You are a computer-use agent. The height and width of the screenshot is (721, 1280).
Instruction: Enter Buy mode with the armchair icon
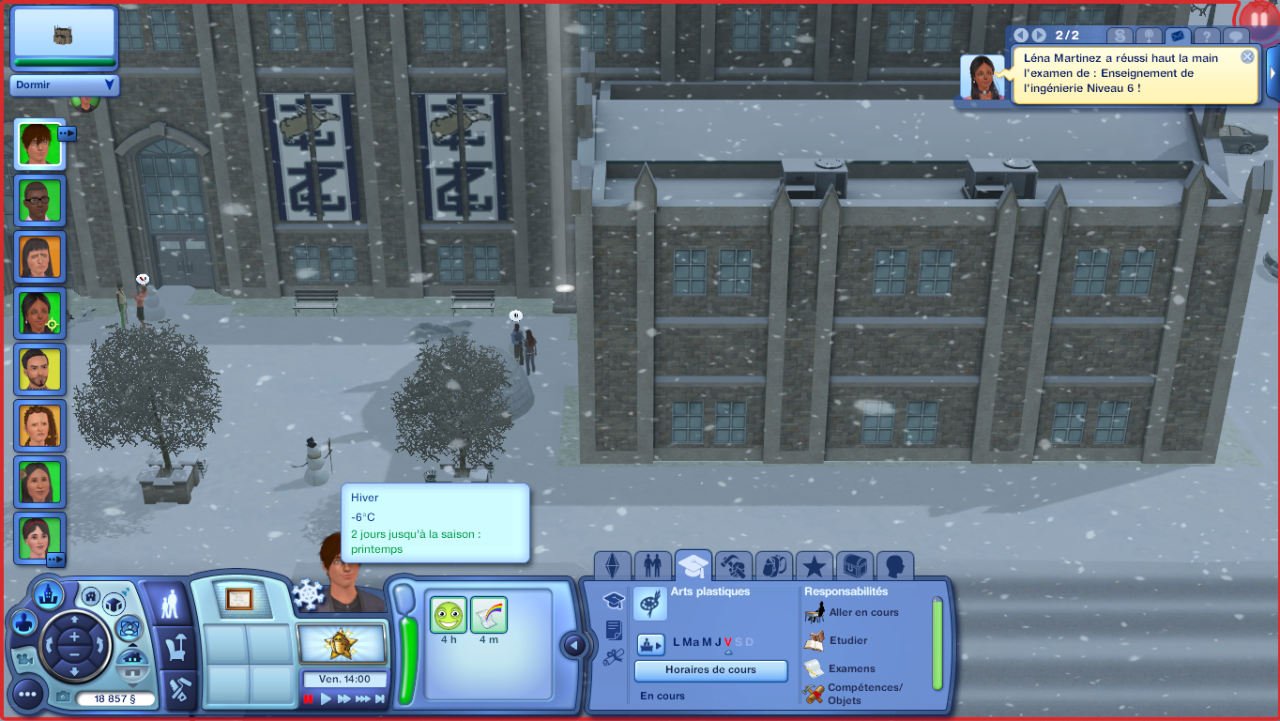click(180, 649)
